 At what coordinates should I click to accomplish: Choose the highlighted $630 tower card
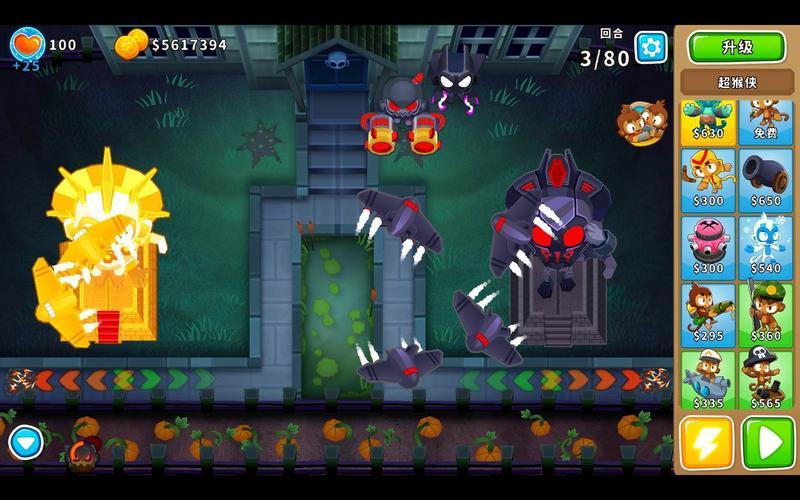coord(708,119)
